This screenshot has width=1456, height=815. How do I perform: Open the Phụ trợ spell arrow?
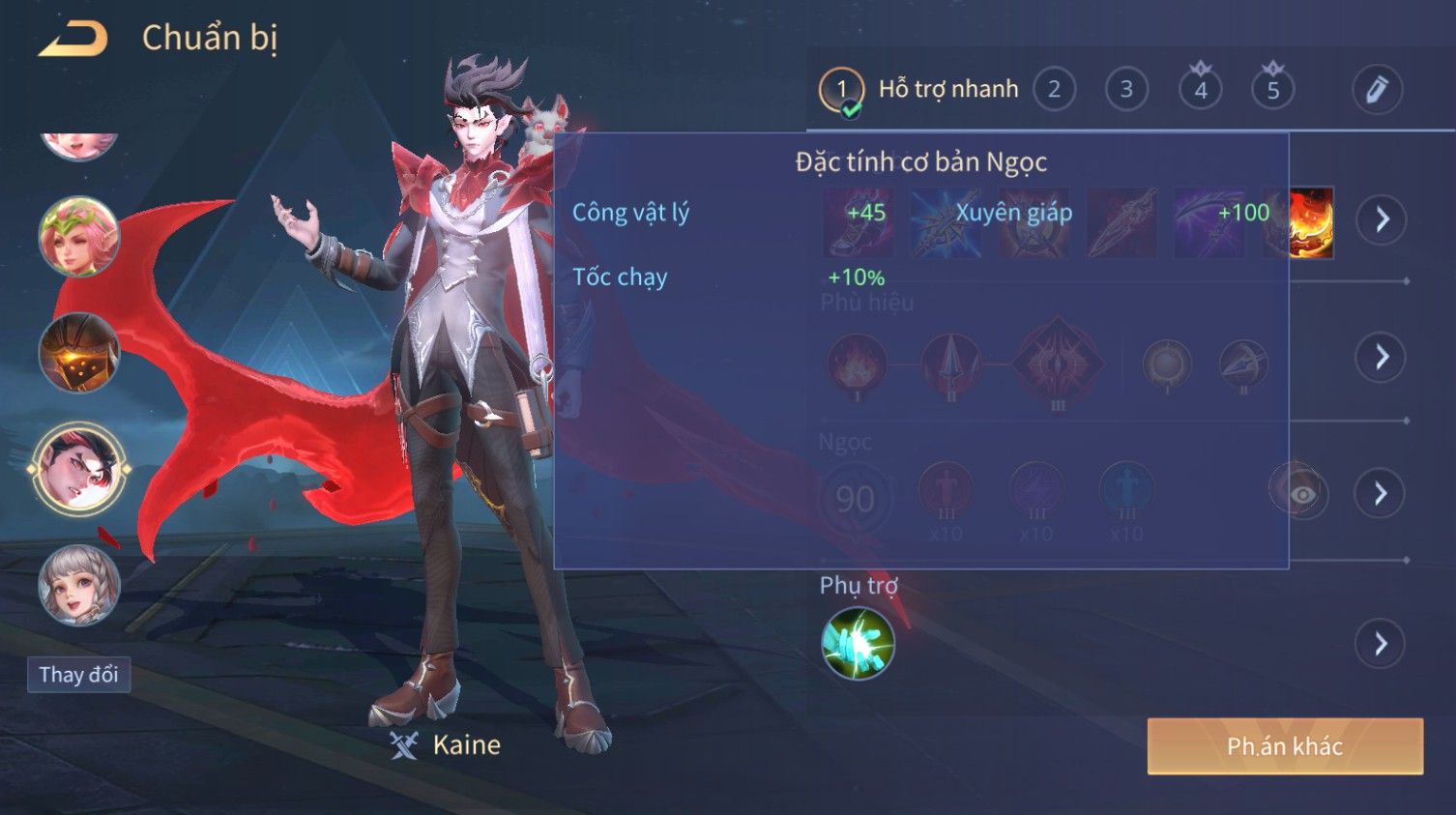pyautogui.click(x=1382, y=644)
